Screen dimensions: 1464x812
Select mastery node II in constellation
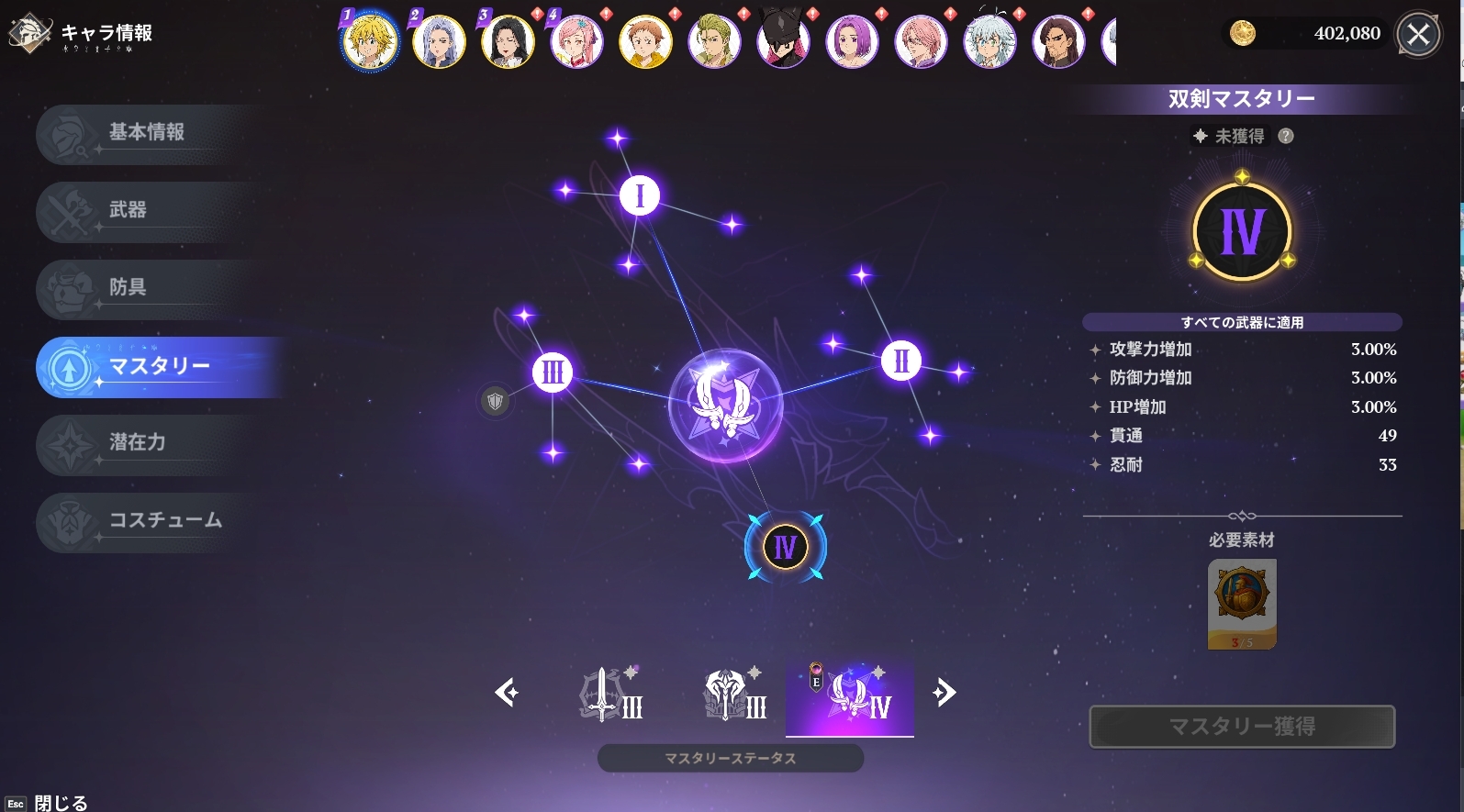(901, 361)
